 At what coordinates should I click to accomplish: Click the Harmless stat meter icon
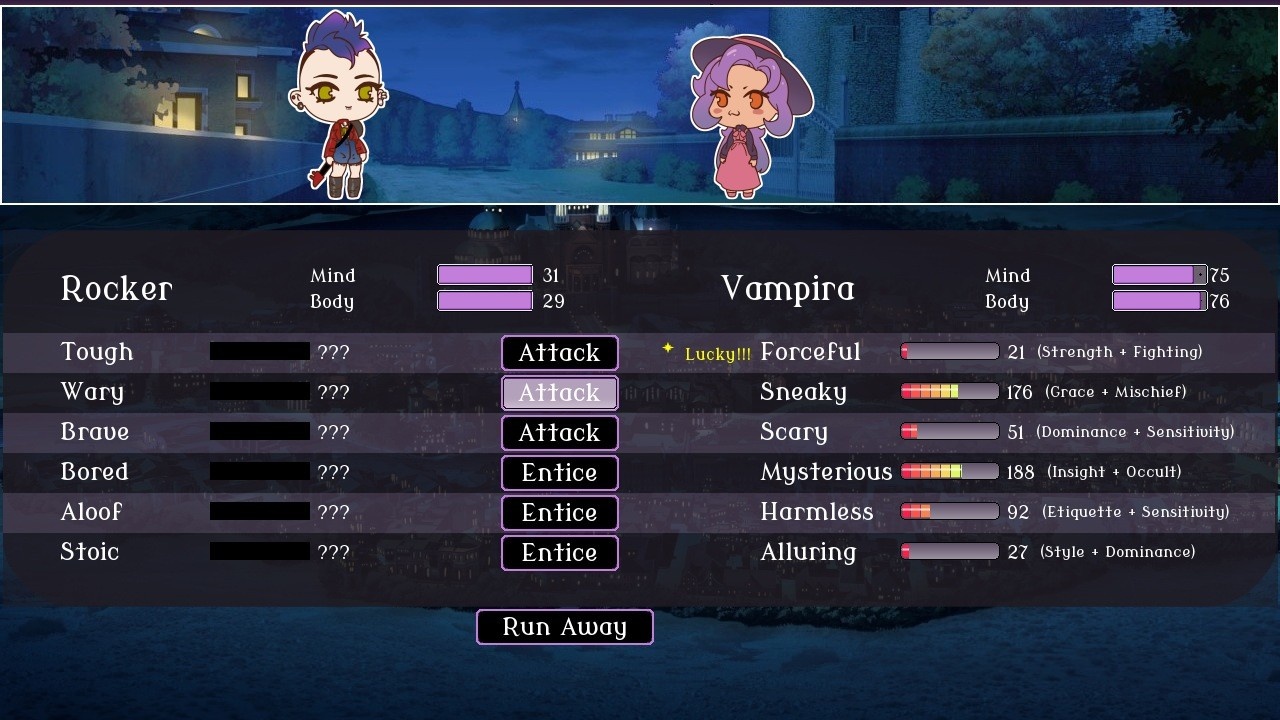tap(948, 511)
